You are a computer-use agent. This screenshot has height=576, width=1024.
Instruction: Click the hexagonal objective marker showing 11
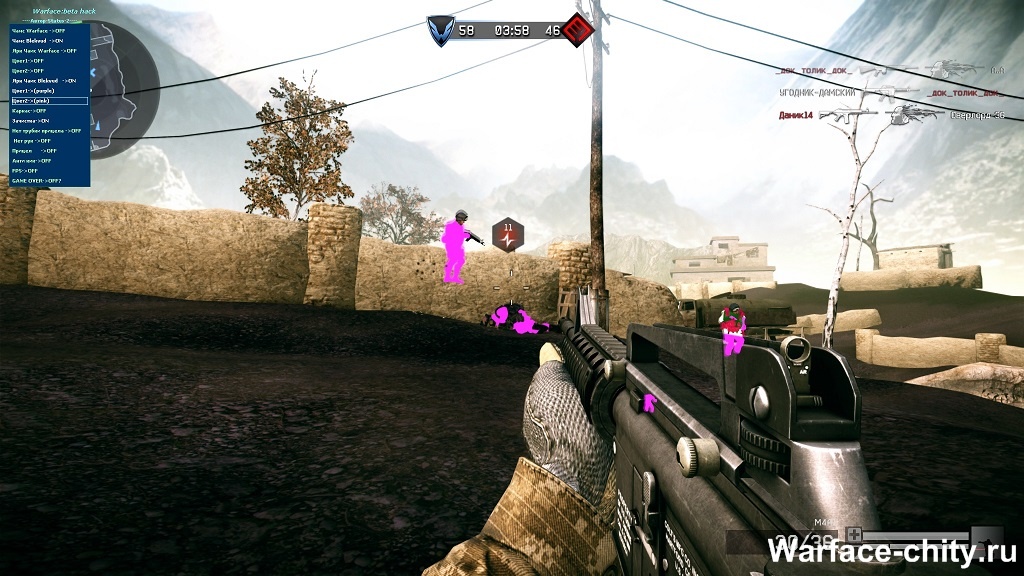(508, 234)
